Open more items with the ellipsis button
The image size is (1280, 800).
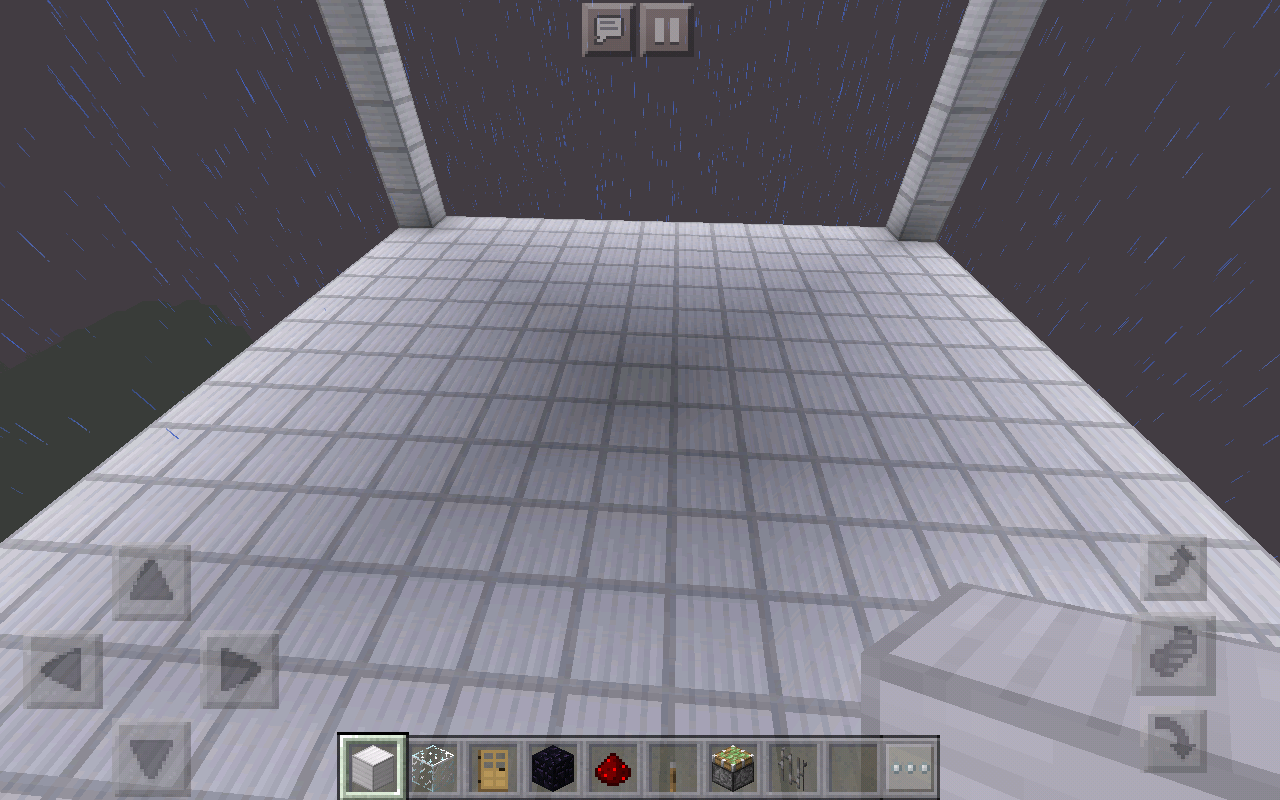909,764
